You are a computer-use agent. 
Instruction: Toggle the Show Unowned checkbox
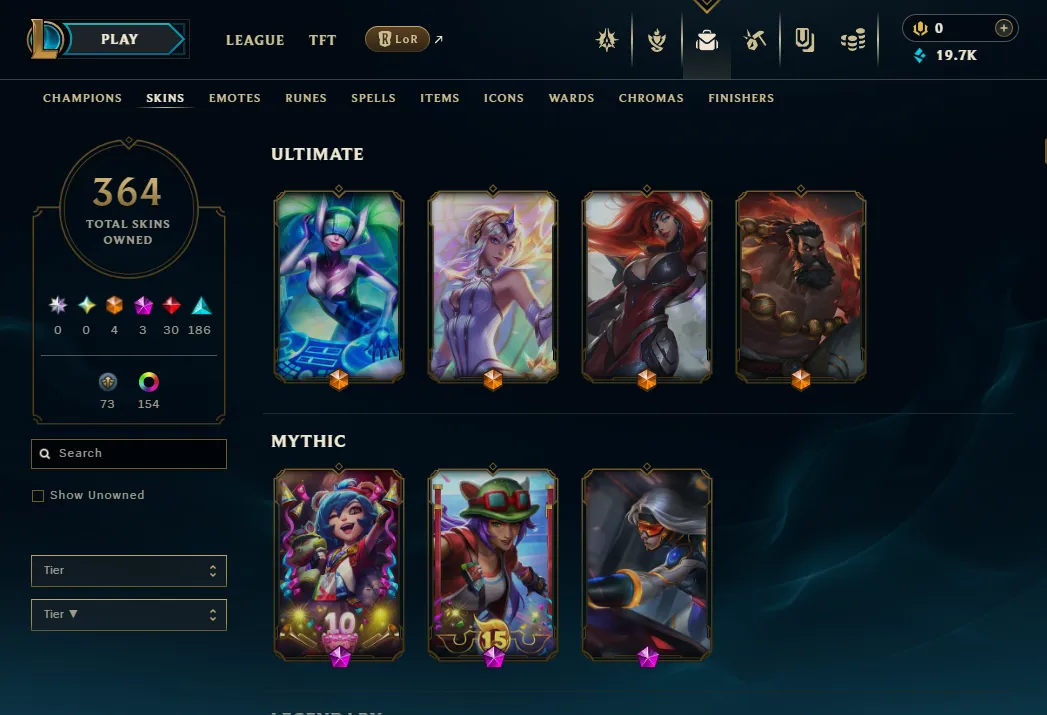38,496
